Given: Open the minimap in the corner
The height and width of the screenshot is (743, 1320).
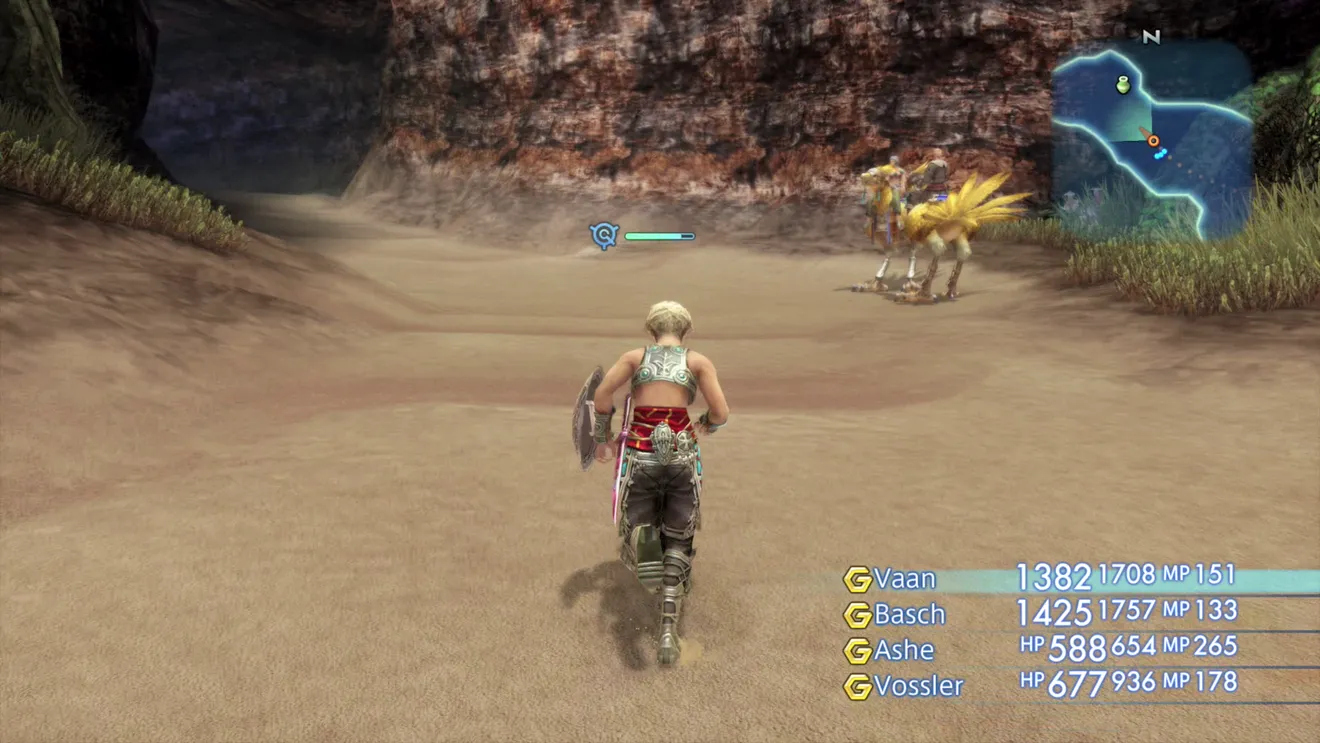Looking at the screenshot, I should [1150, 138].
